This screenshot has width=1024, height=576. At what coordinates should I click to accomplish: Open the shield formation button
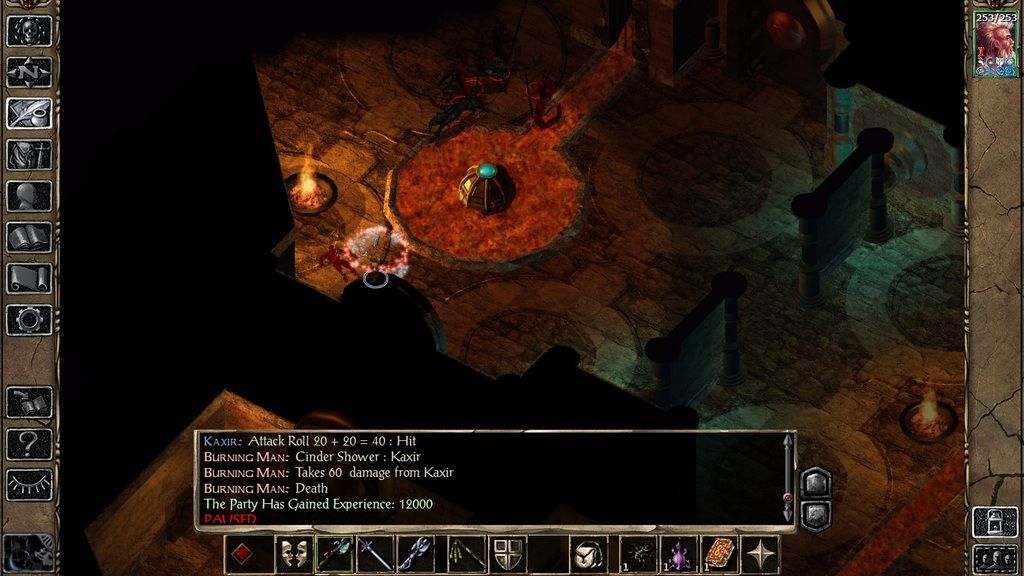[x=508, y=554]
